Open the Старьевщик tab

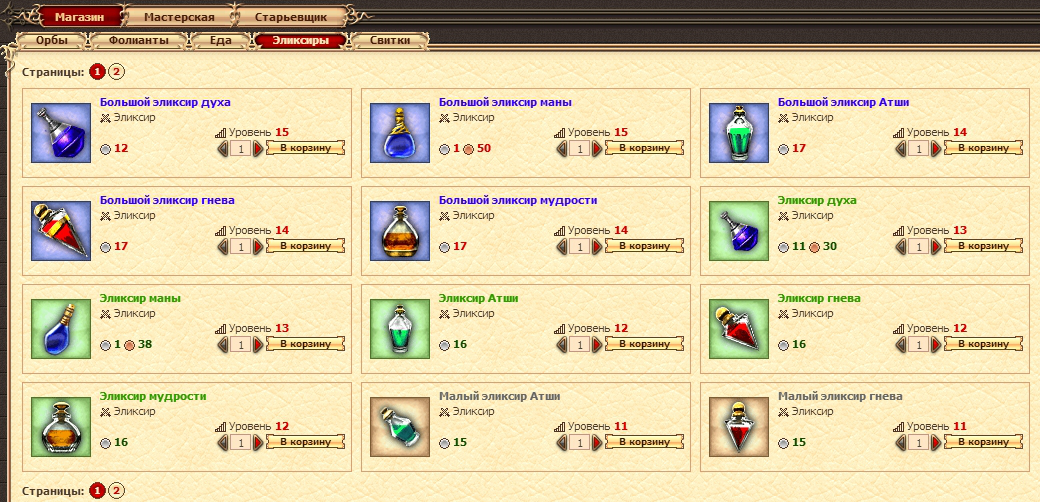coord(290,17)
